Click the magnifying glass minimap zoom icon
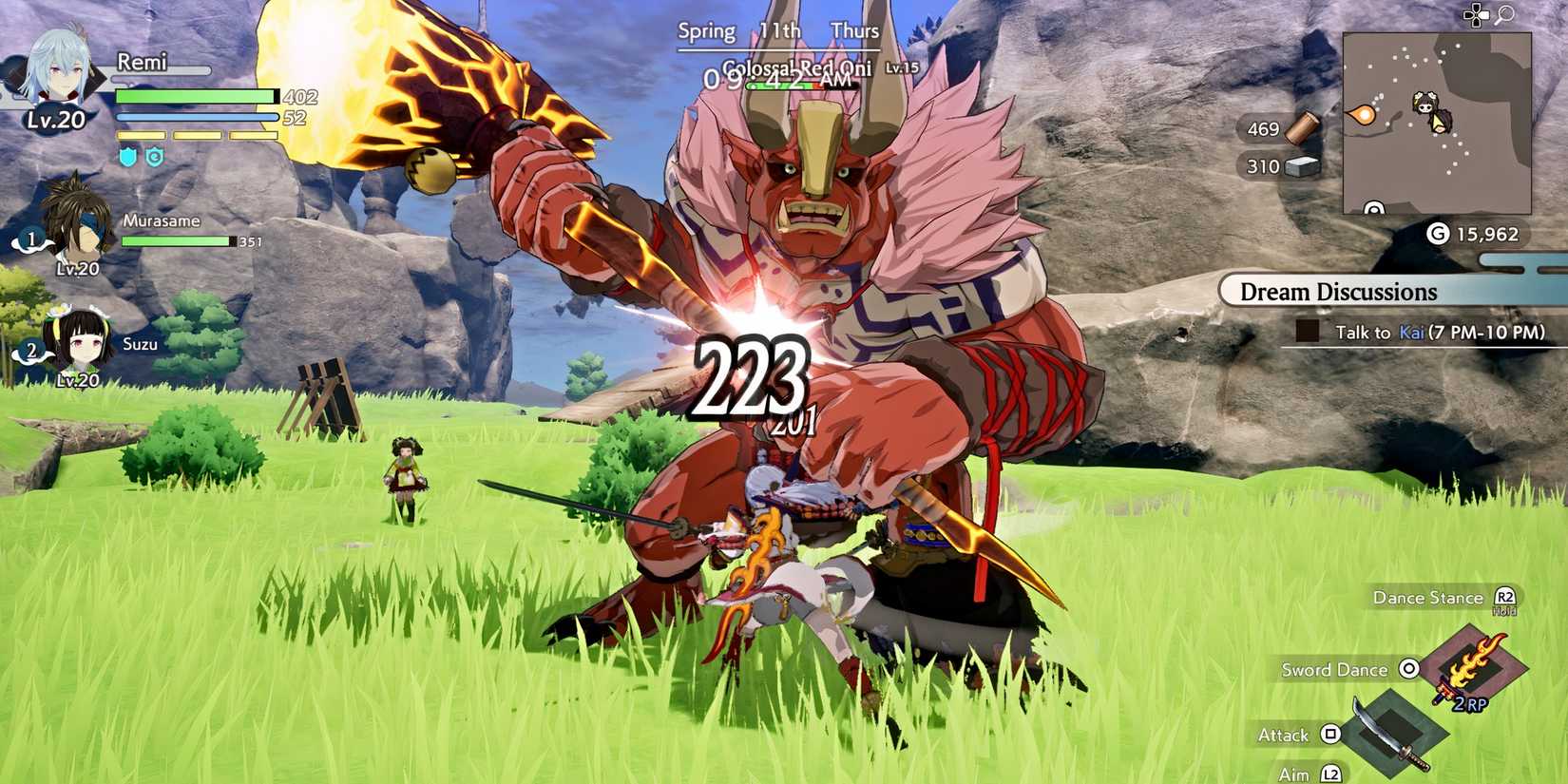This screenshot has width=1568, height=784. [x=1506, y=14]
